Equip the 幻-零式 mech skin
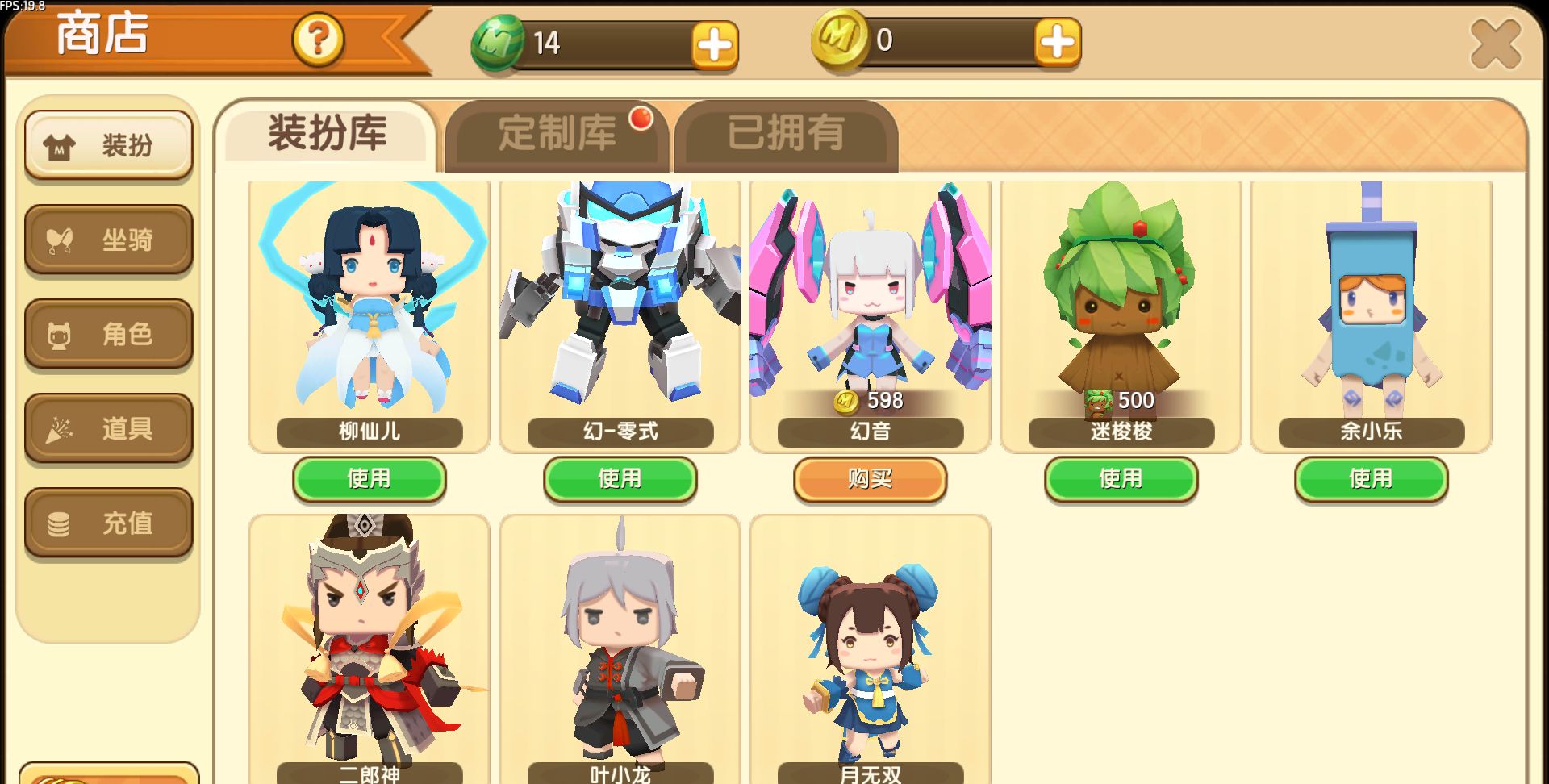Image resolution: width=1549 pixels, height=784 pixels. coord(620,479)
